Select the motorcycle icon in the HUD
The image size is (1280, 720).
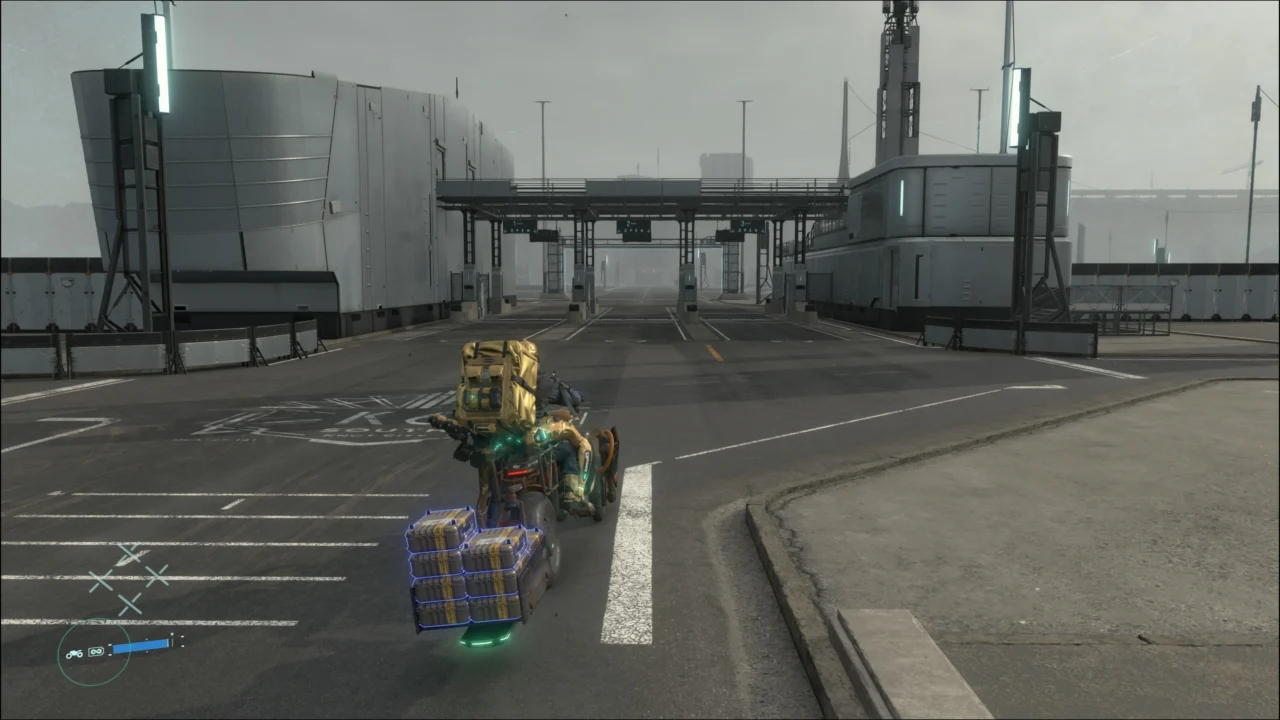tap(74, 654)
